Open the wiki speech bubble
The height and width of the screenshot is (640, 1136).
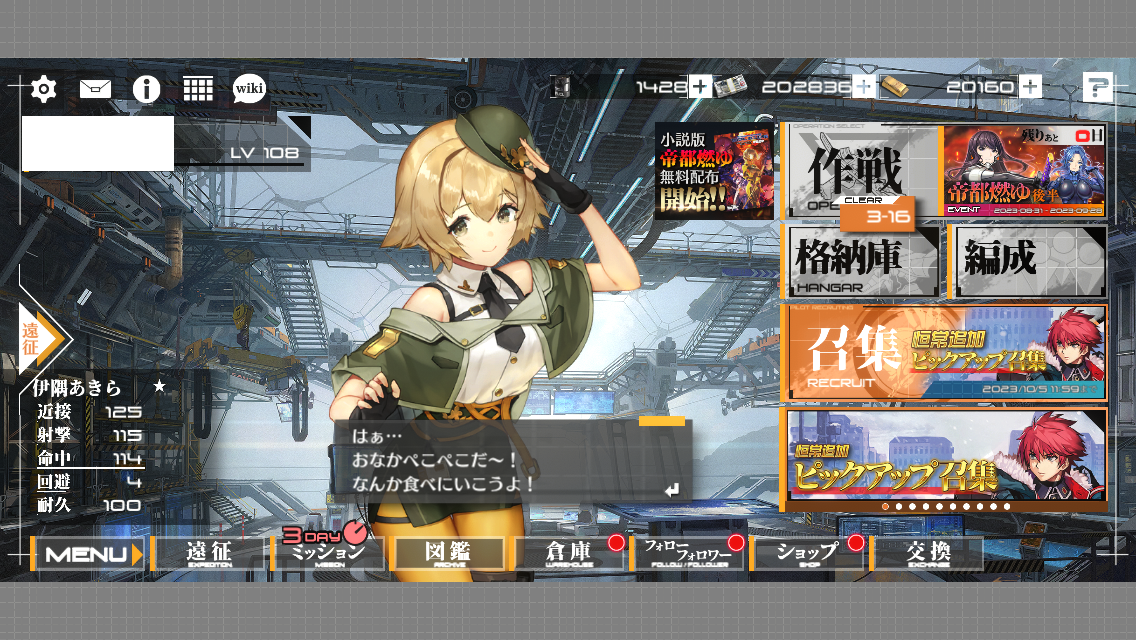tap(249, 89)
